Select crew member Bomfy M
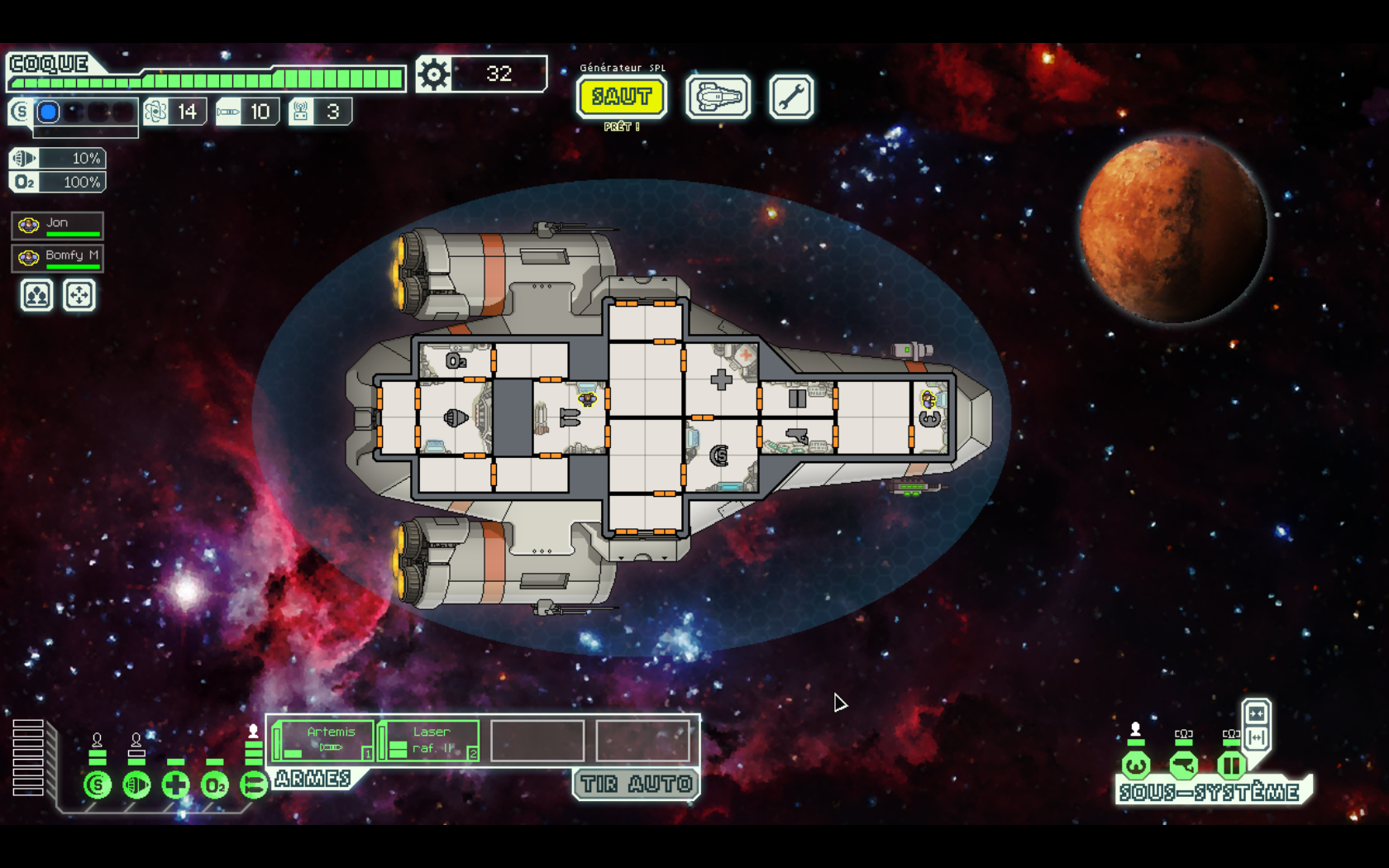This screenshot has width=1389, height=868. click(58, 257)
